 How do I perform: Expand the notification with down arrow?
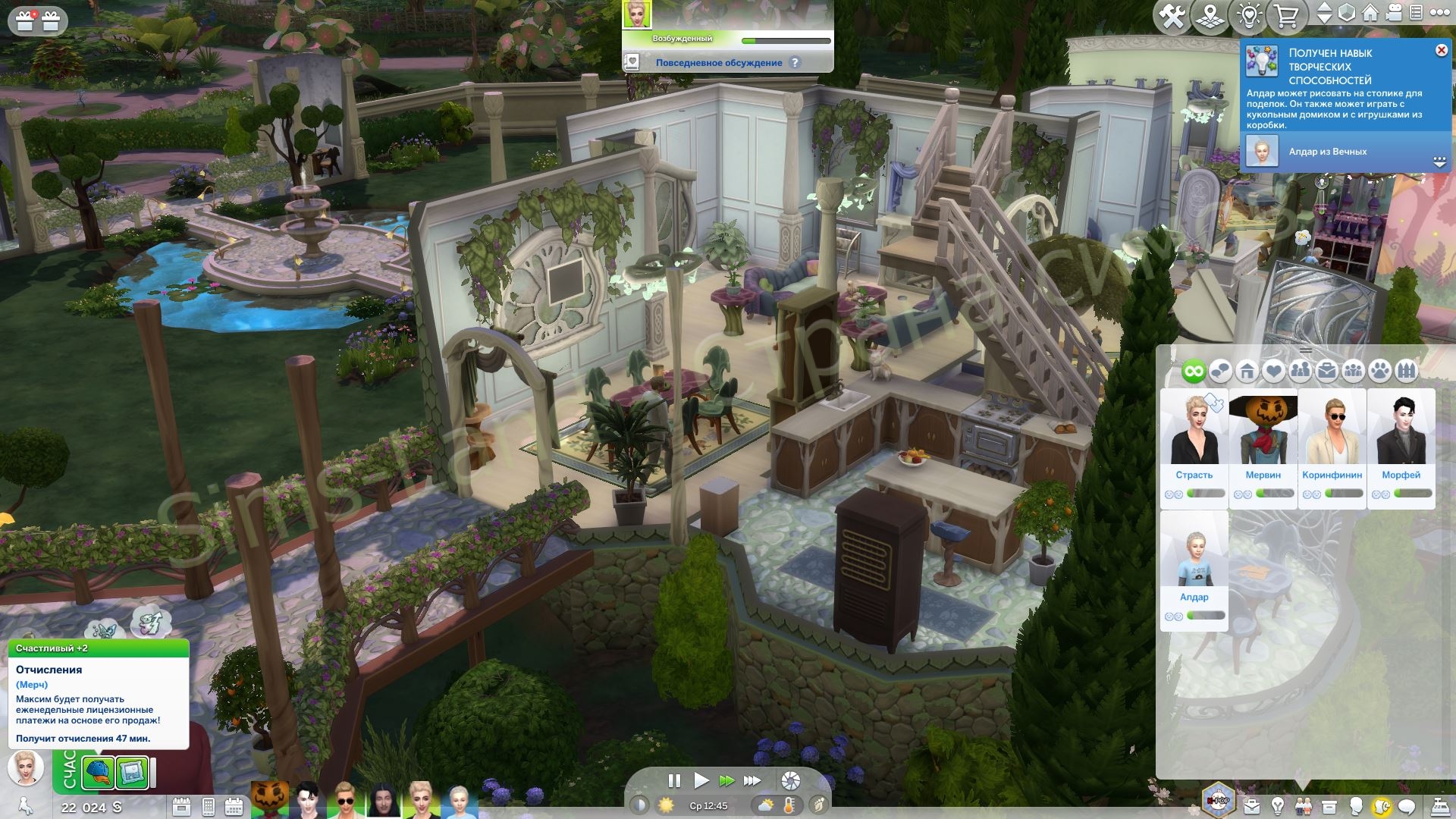(1439, 162)
